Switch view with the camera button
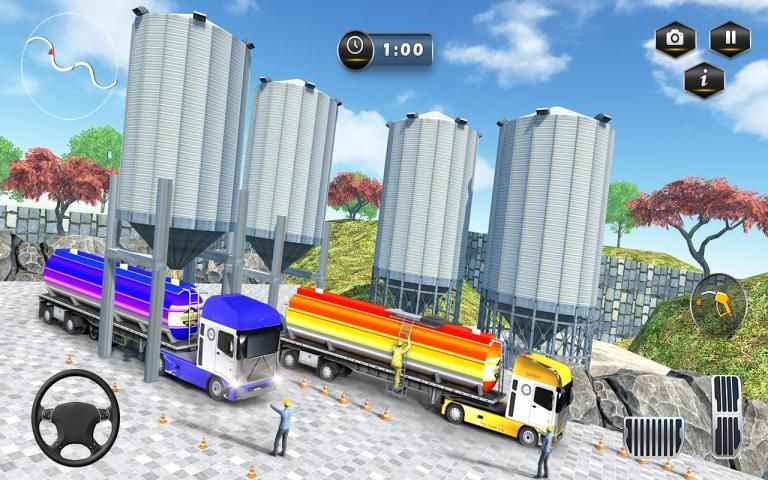The height and width of the screenshot is (480, 768). point(675,40)
